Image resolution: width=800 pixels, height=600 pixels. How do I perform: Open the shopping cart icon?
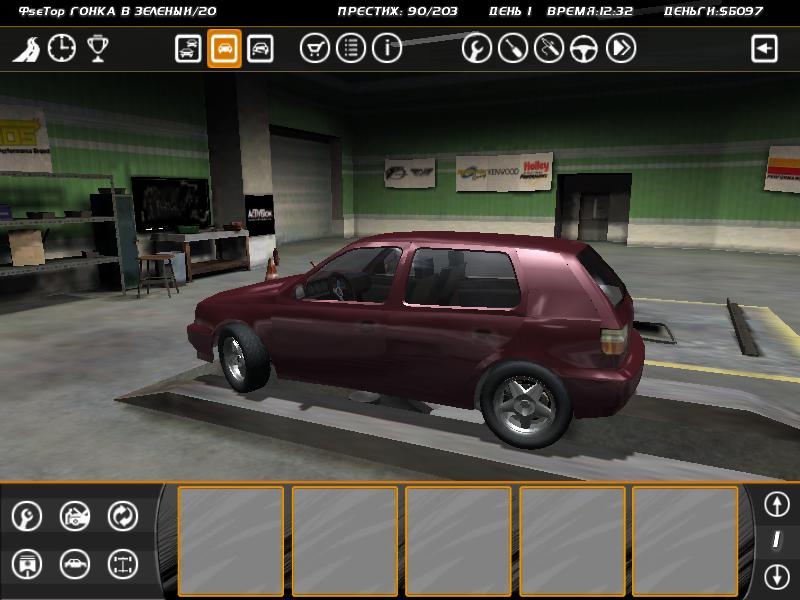315,48
